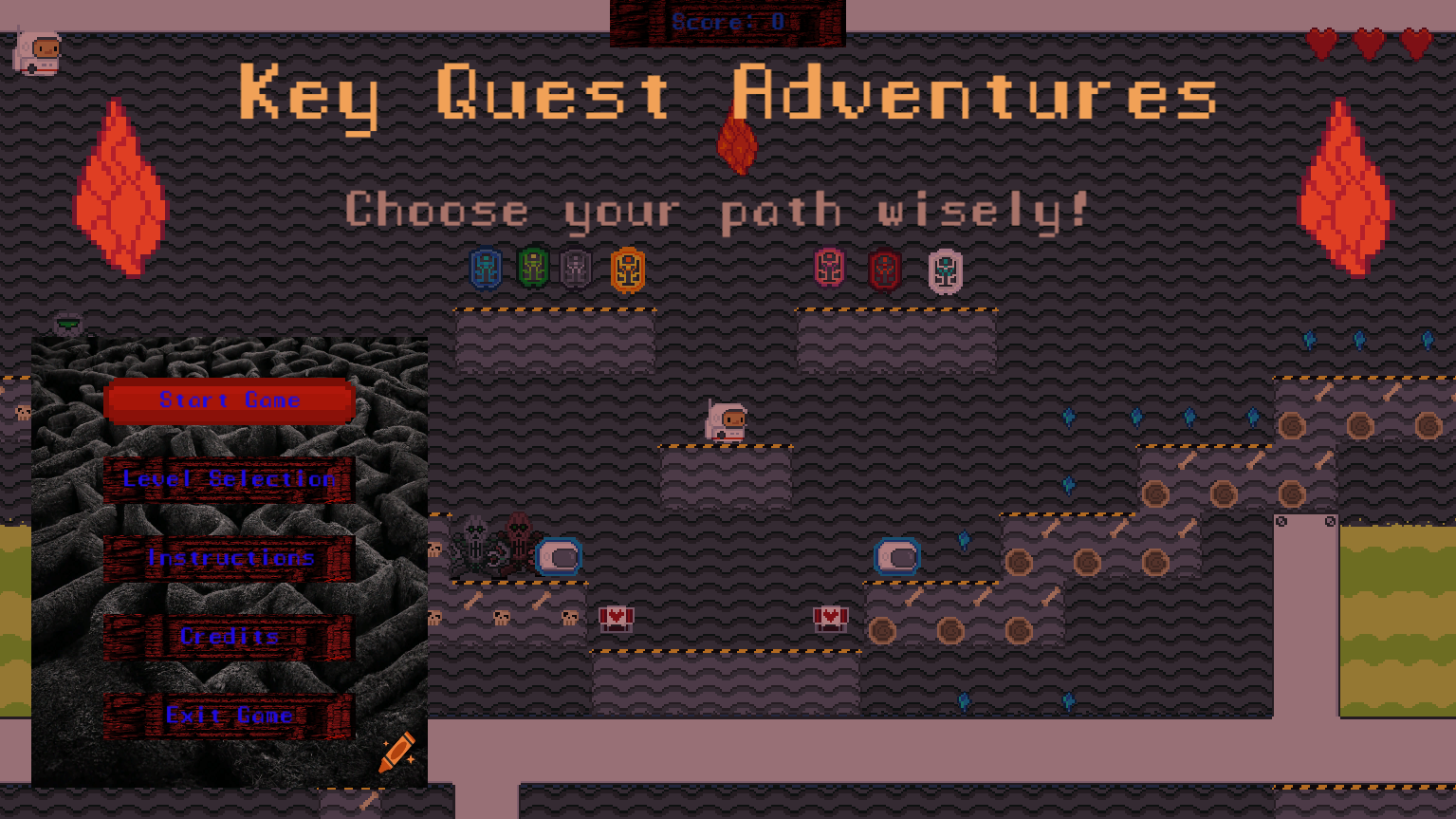Click the portal door next to the skeleton enemies
The image size is (1456, 819).
pos(559,556)
